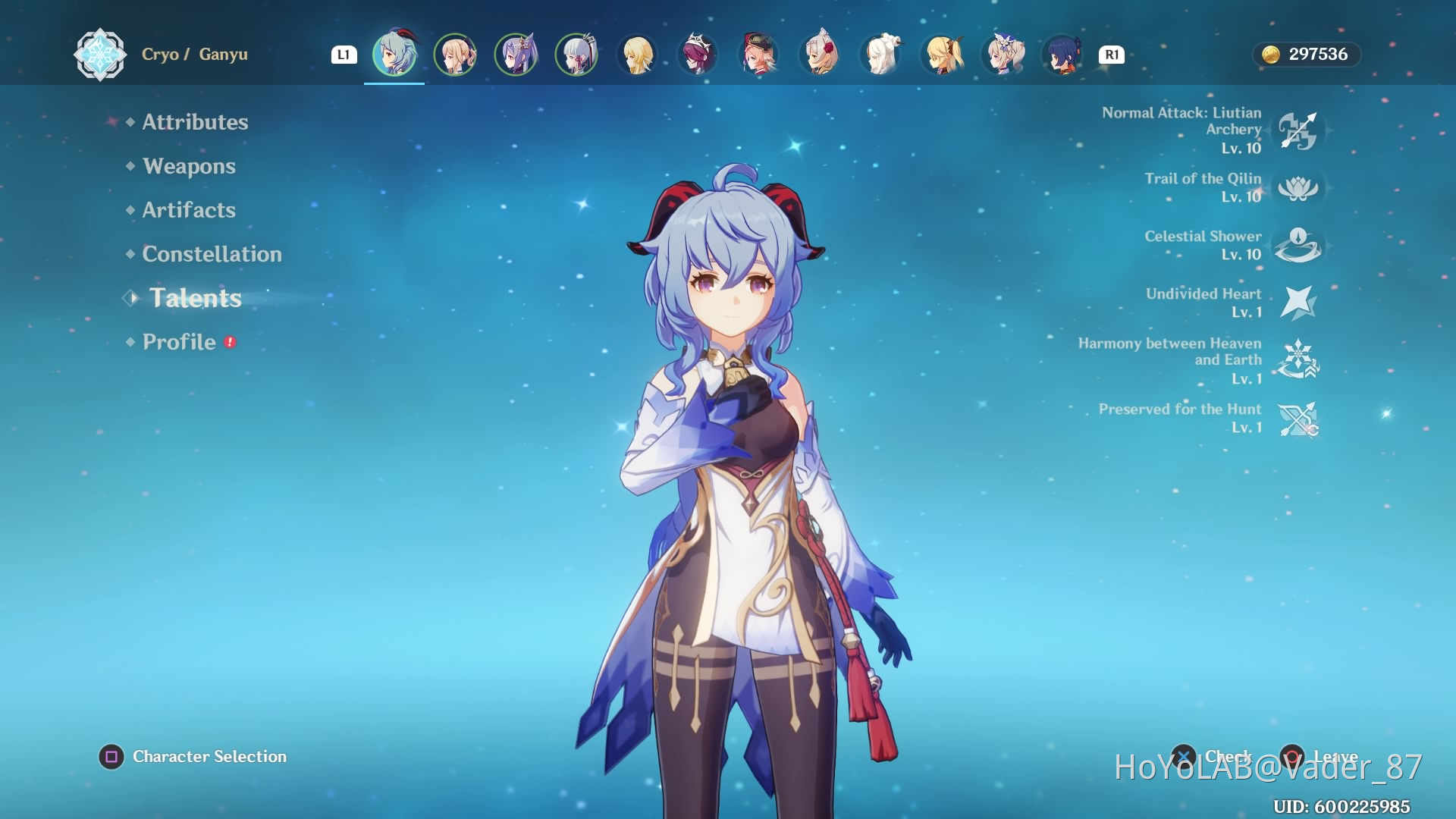Choose Xiangling's dark-blue-haired portrait

(x=1062, y=55)
